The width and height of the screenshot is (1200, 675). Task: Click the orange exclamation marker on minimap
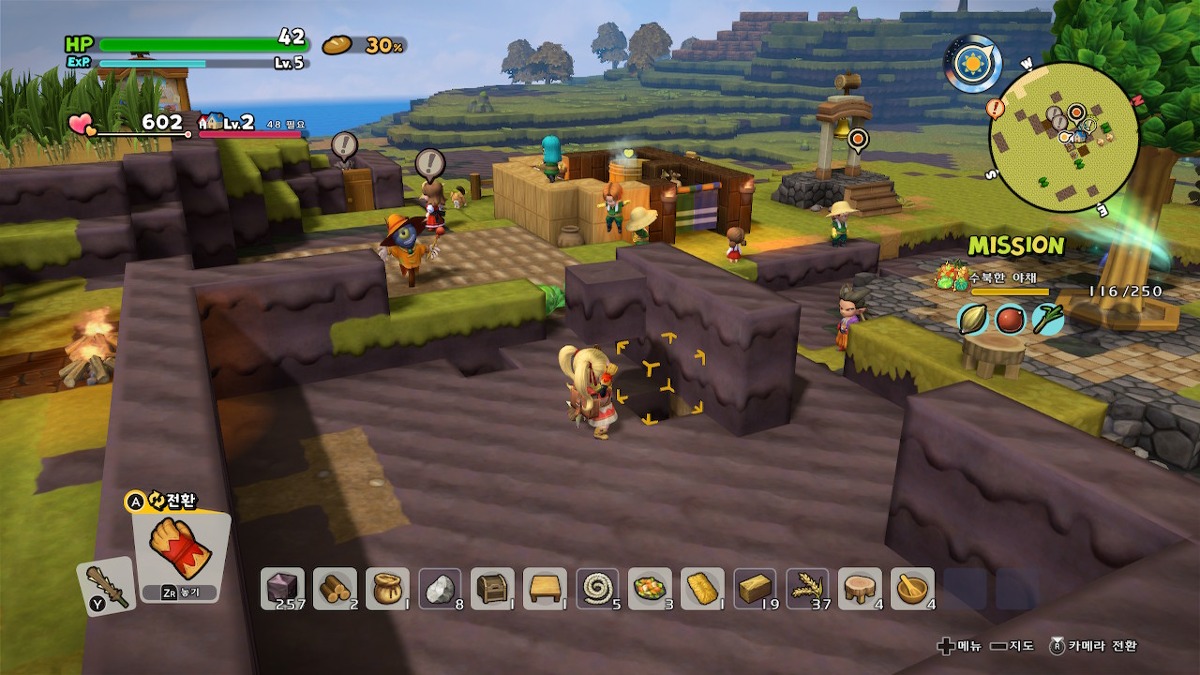(995, 107)
